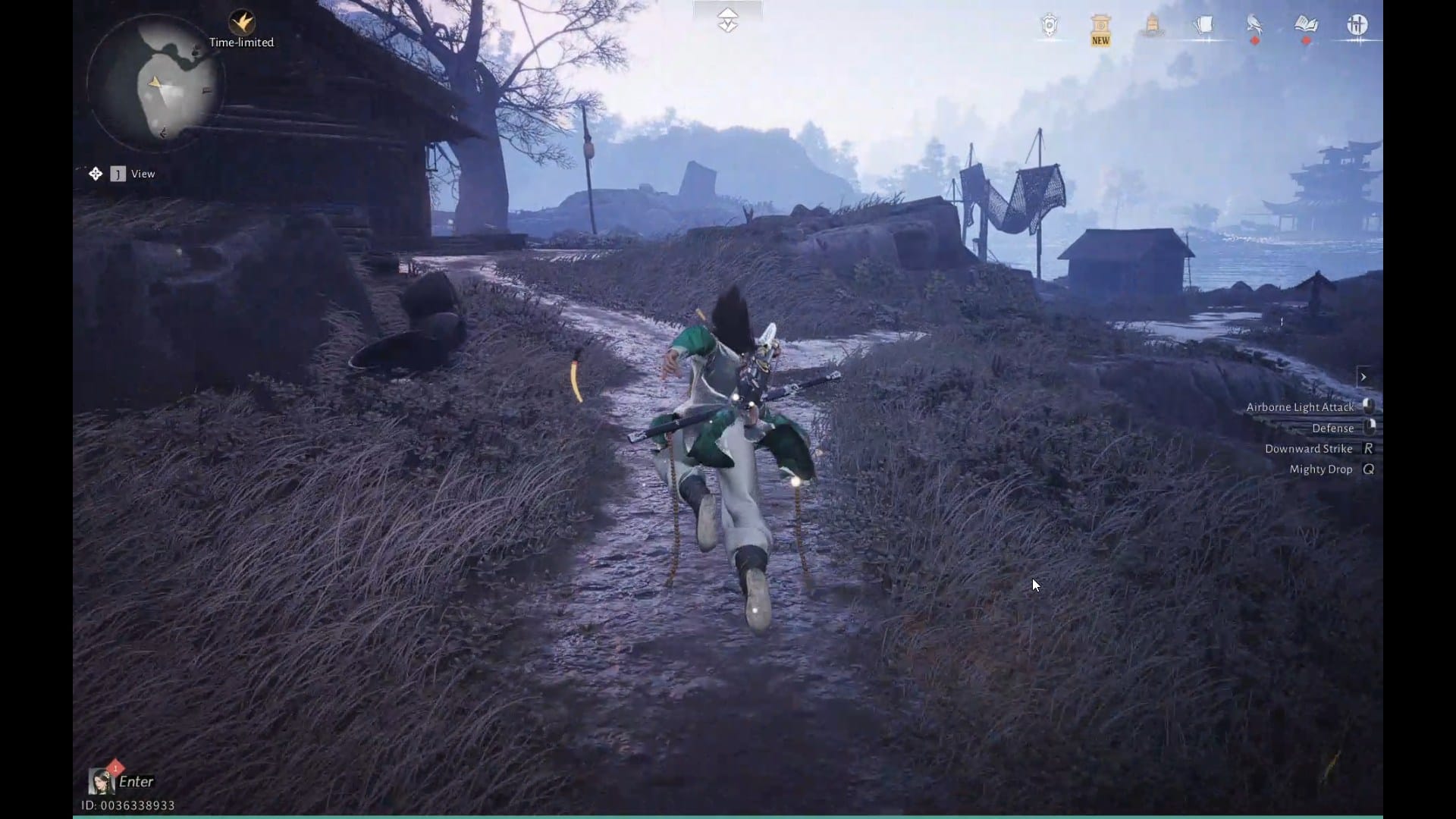The image size is (1456, 819).
Task: Click the crossed weapons character icon
Action: tap(1358, 24)
